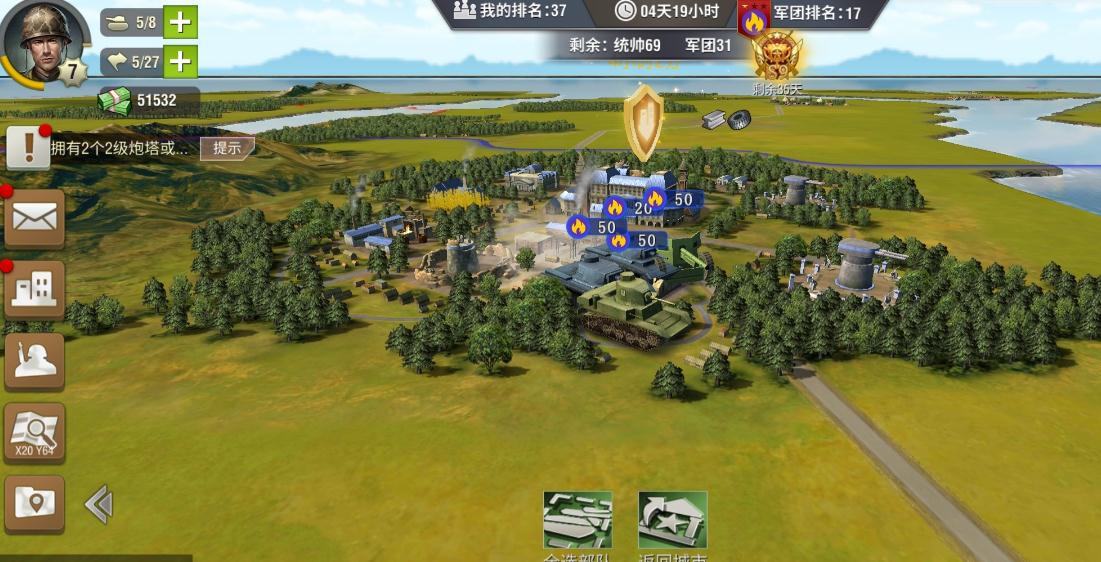
Task: View my ranking panel 我的排名
Action: tap(511, 12)
